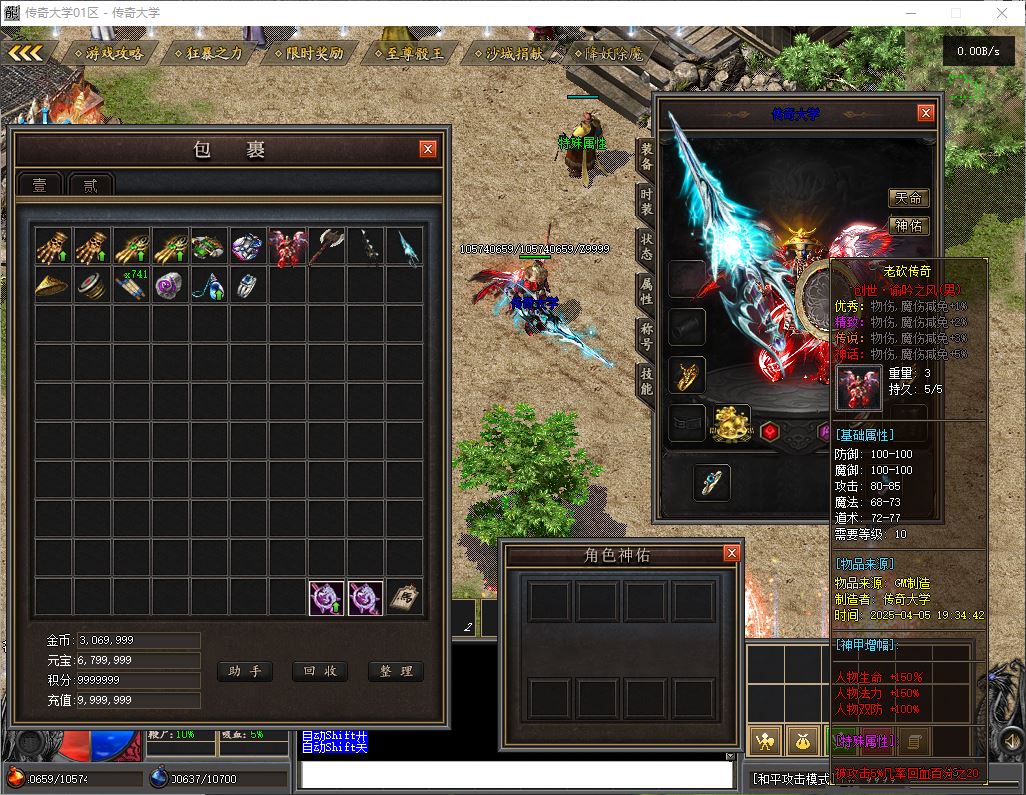
Task: Close the 包裹 bag window
Action: tap(428, 149)
